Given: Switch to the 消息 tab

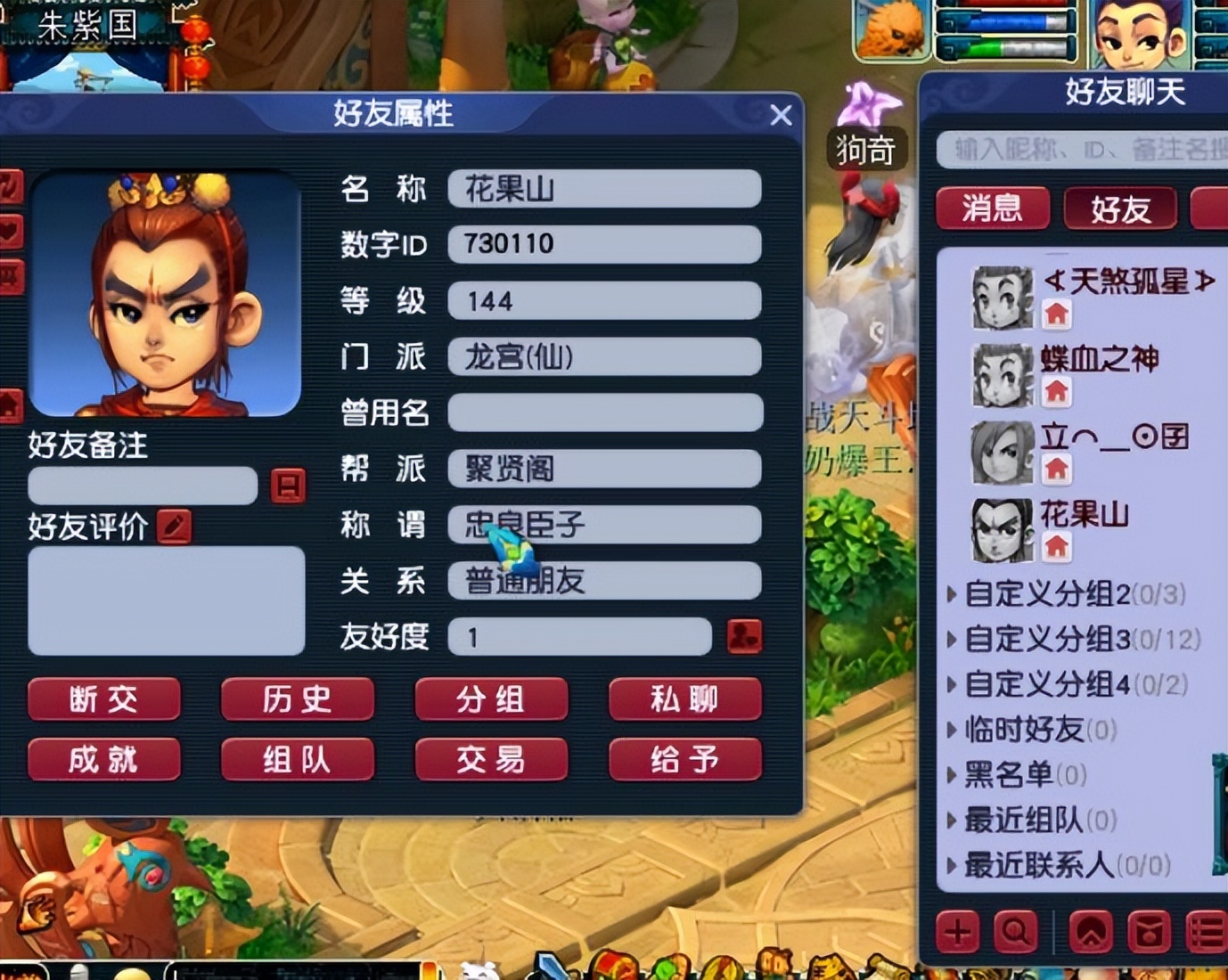Looking at the screenshot, I should 992,208.
